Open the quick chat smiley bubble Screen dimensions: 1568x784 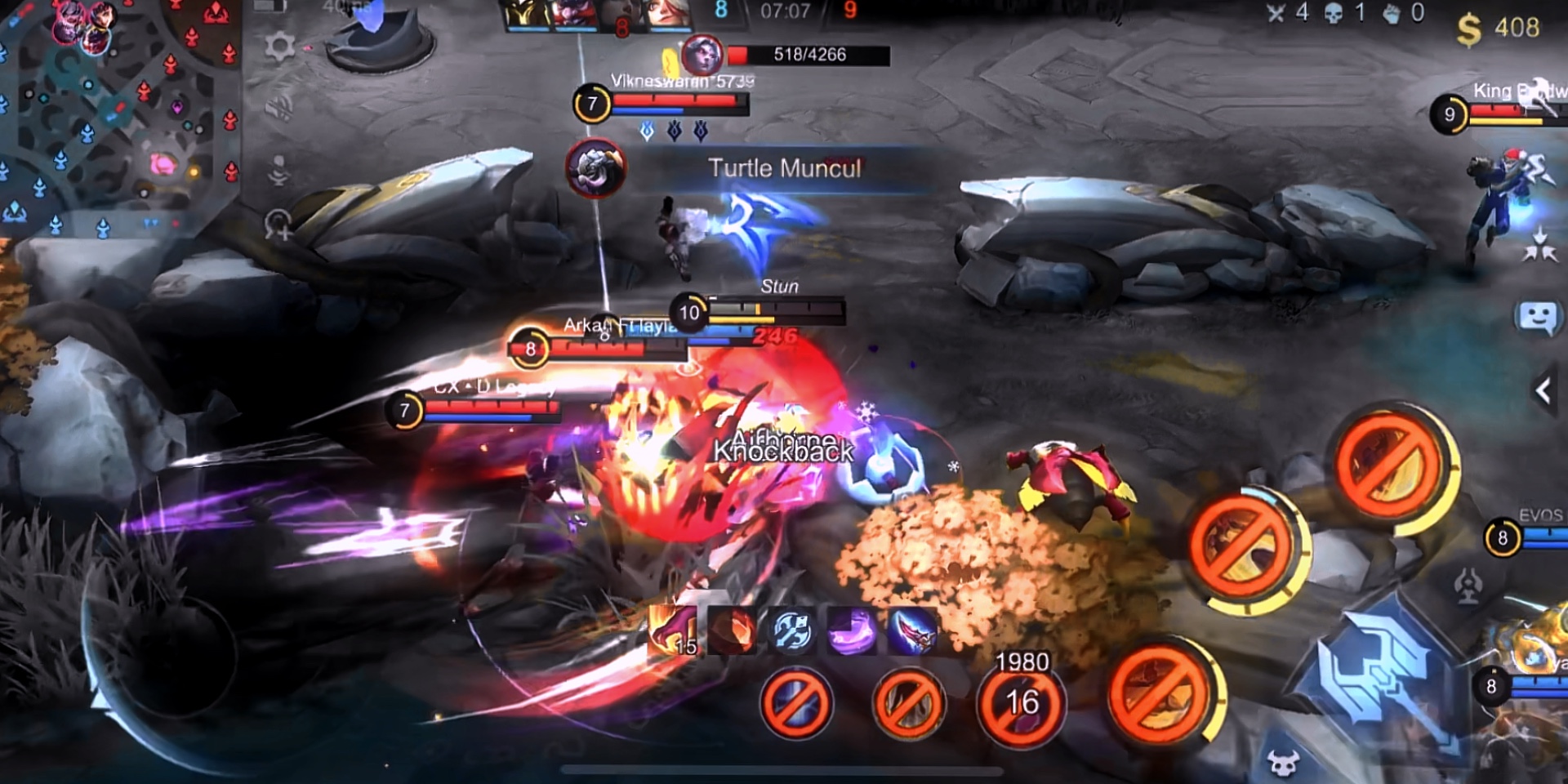tap(1536, 318)
